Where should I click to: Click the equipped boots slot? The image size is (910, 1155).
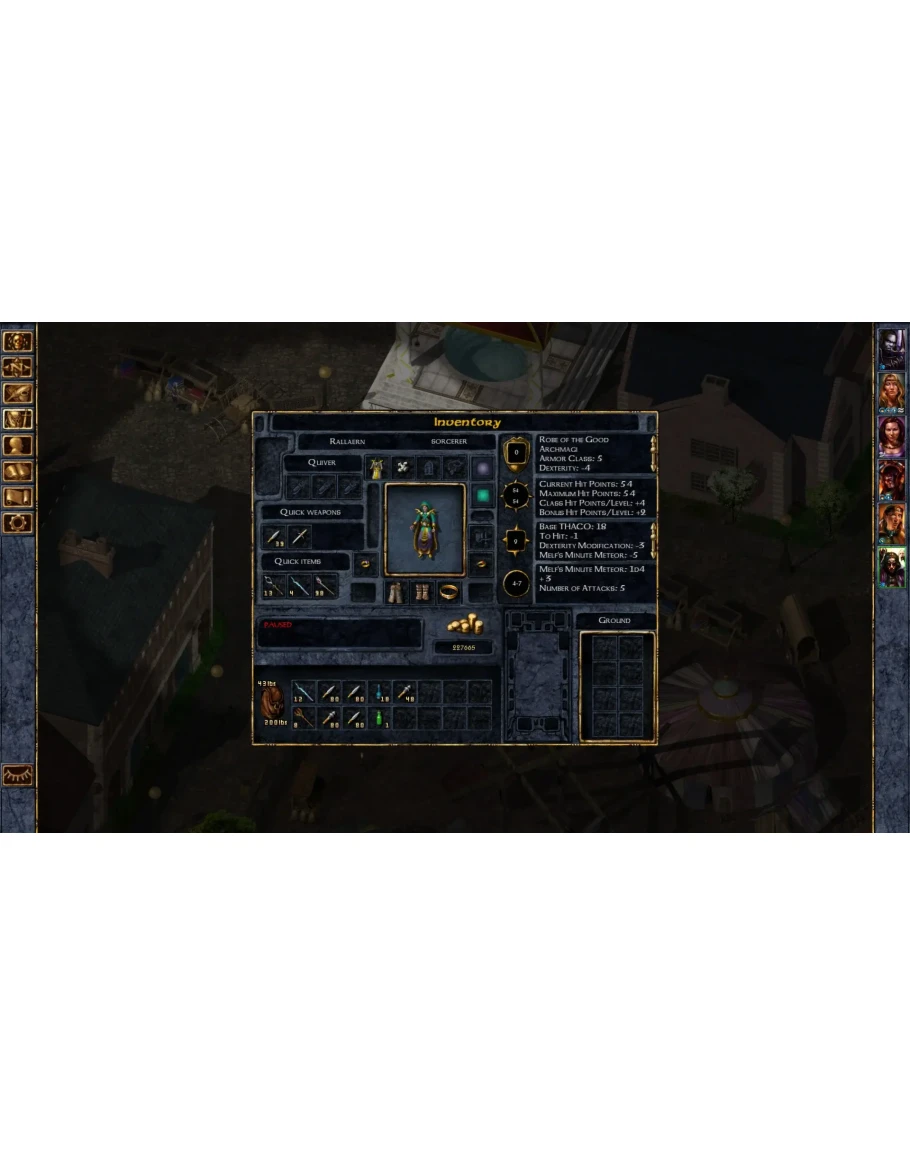(x=423, y=592)
